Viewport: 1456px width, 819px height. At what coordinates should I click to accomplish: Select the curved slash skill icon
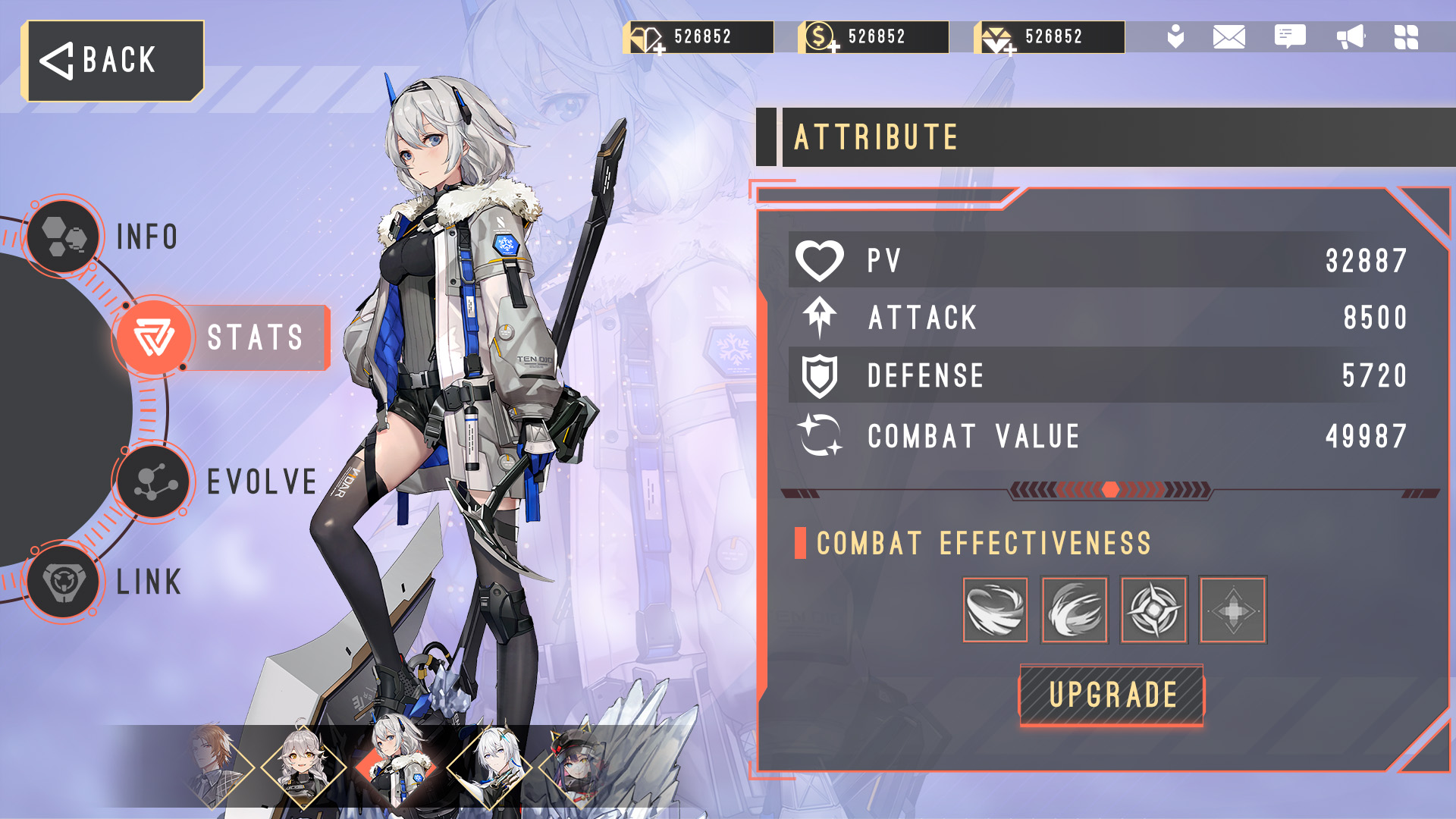pos(1075,610)
